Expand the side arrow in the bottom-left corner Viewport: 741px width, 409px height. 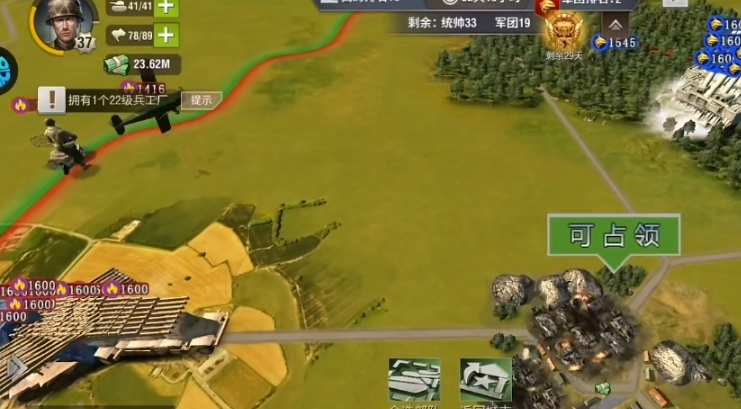15,369
